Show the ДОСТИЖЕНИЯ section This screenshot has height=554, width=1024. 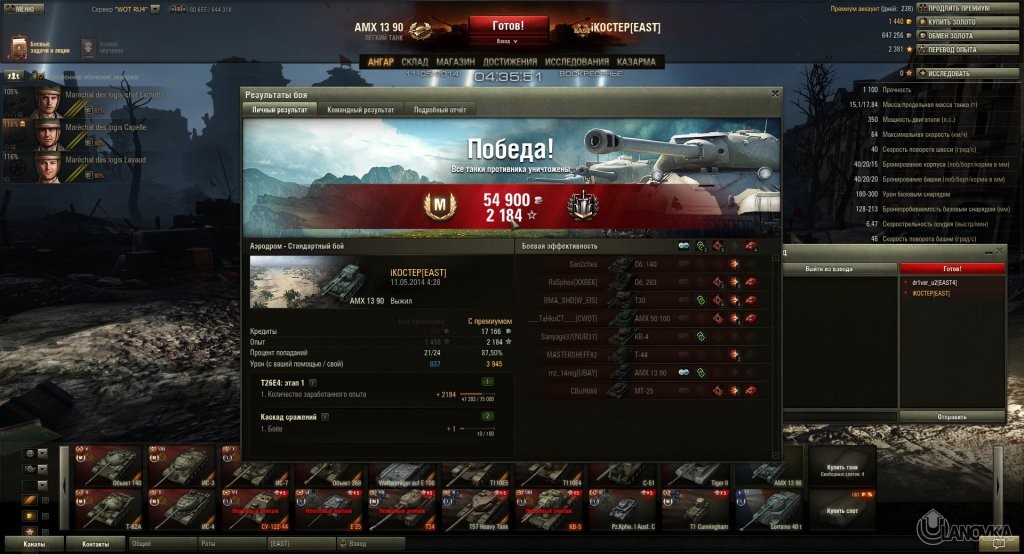point(510,62)
